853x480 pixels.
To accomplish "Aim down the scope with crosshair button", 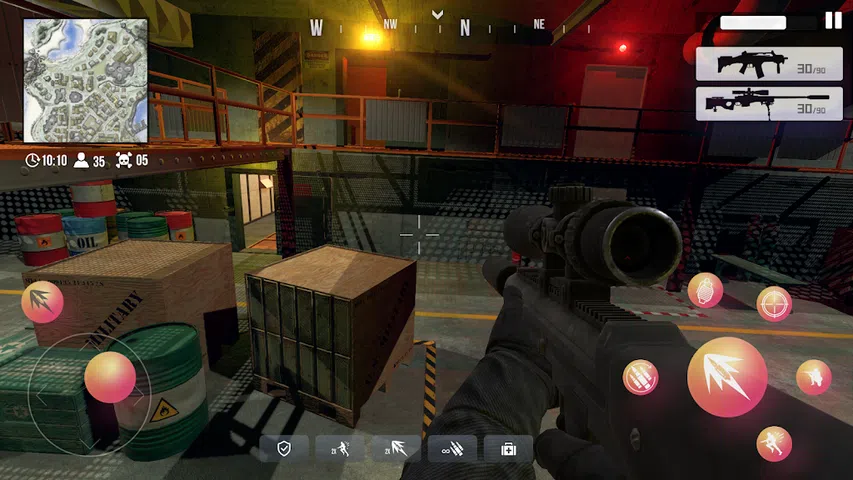I will (x=774, y=303).
